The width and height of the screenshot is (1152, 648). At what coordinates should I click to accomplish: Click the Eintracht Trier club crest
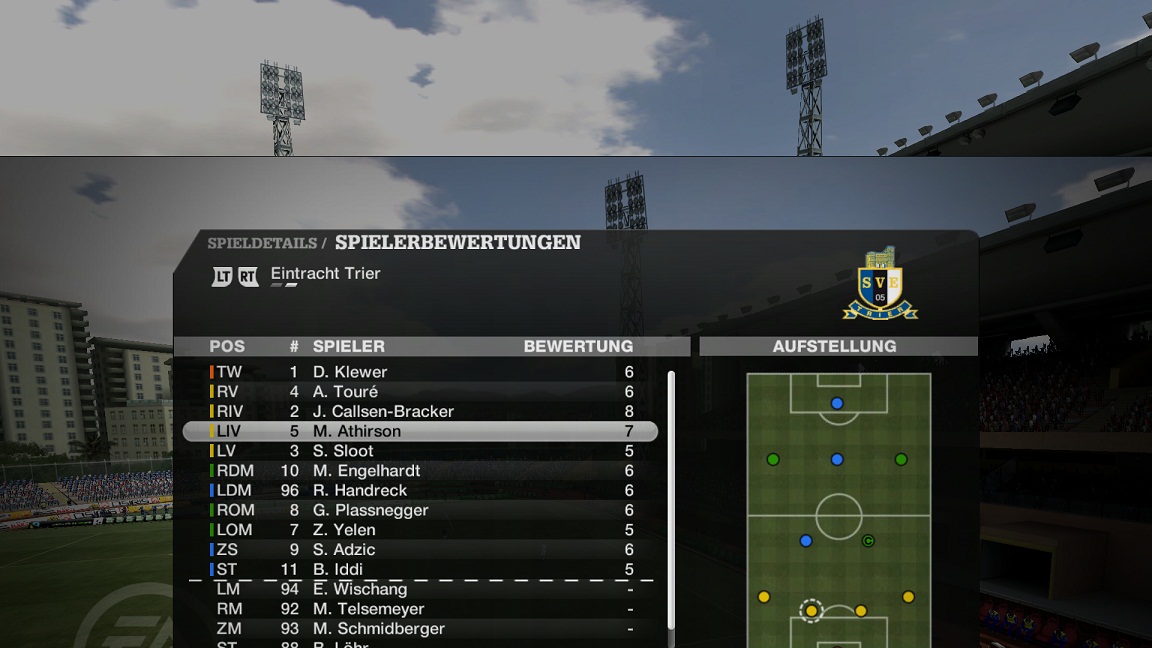tap(880, 285)
